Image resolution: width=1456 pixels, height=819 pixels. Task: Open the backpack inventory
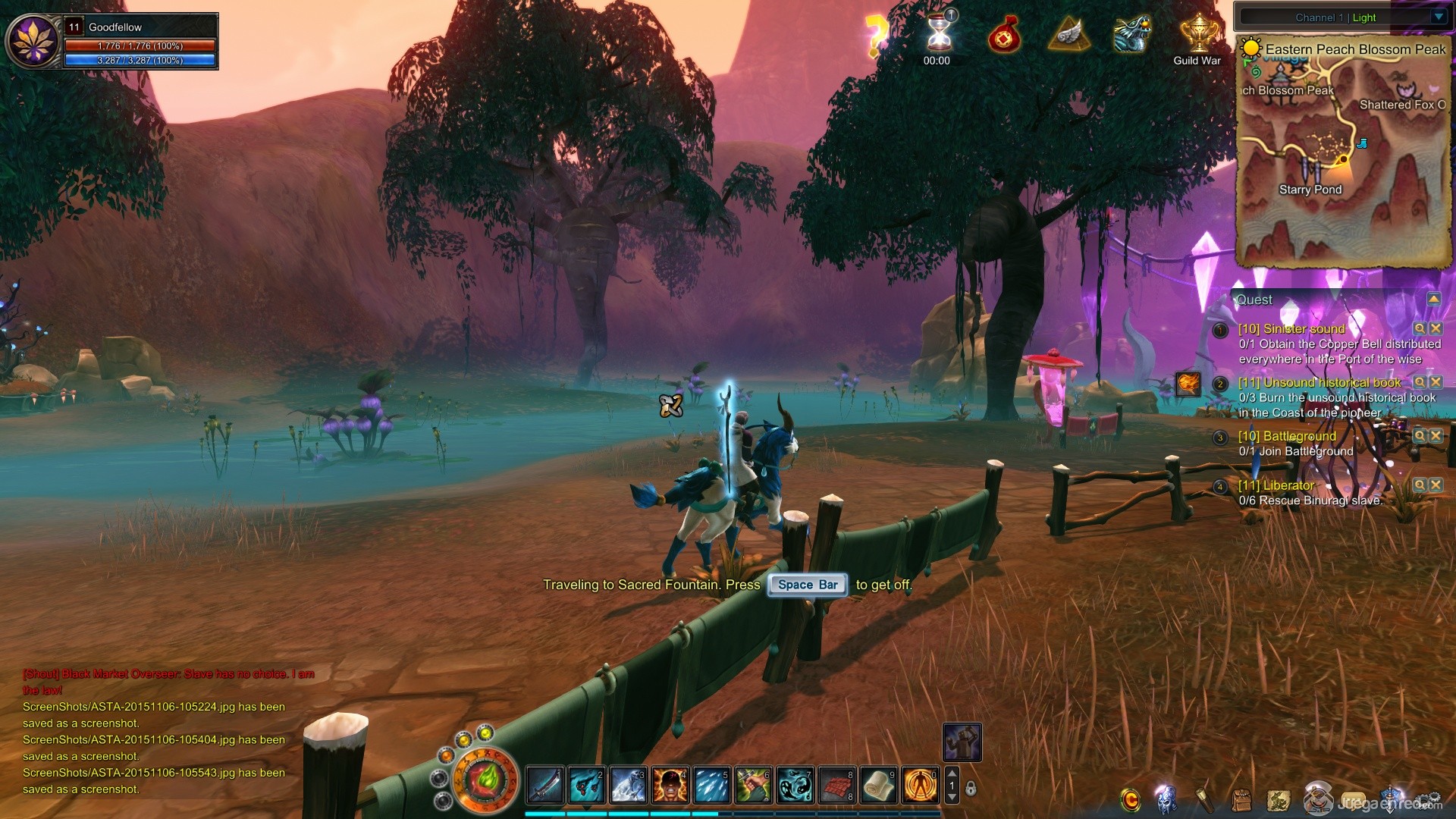[x=1241, y=800]
